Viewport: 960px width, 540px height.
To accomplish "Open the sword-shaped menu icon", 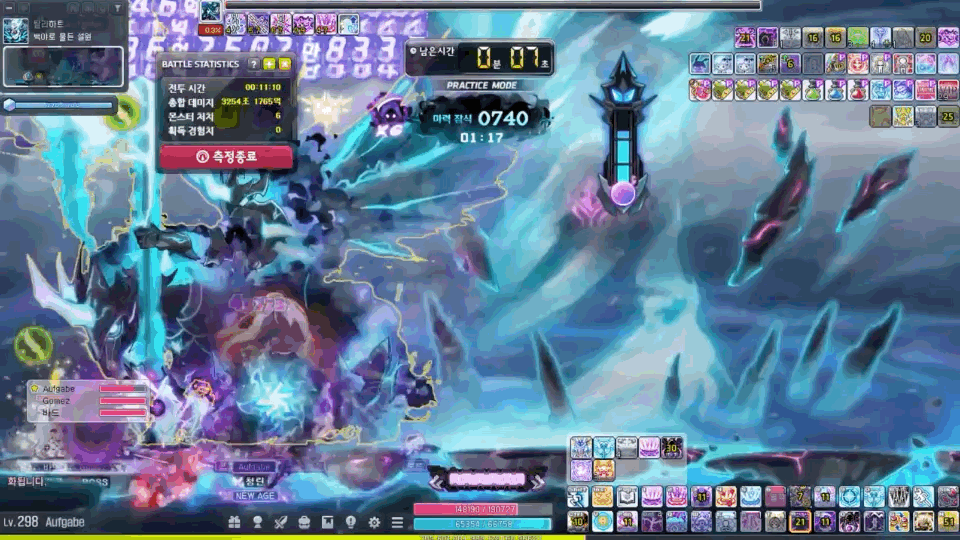I will (x=281, y=522).
